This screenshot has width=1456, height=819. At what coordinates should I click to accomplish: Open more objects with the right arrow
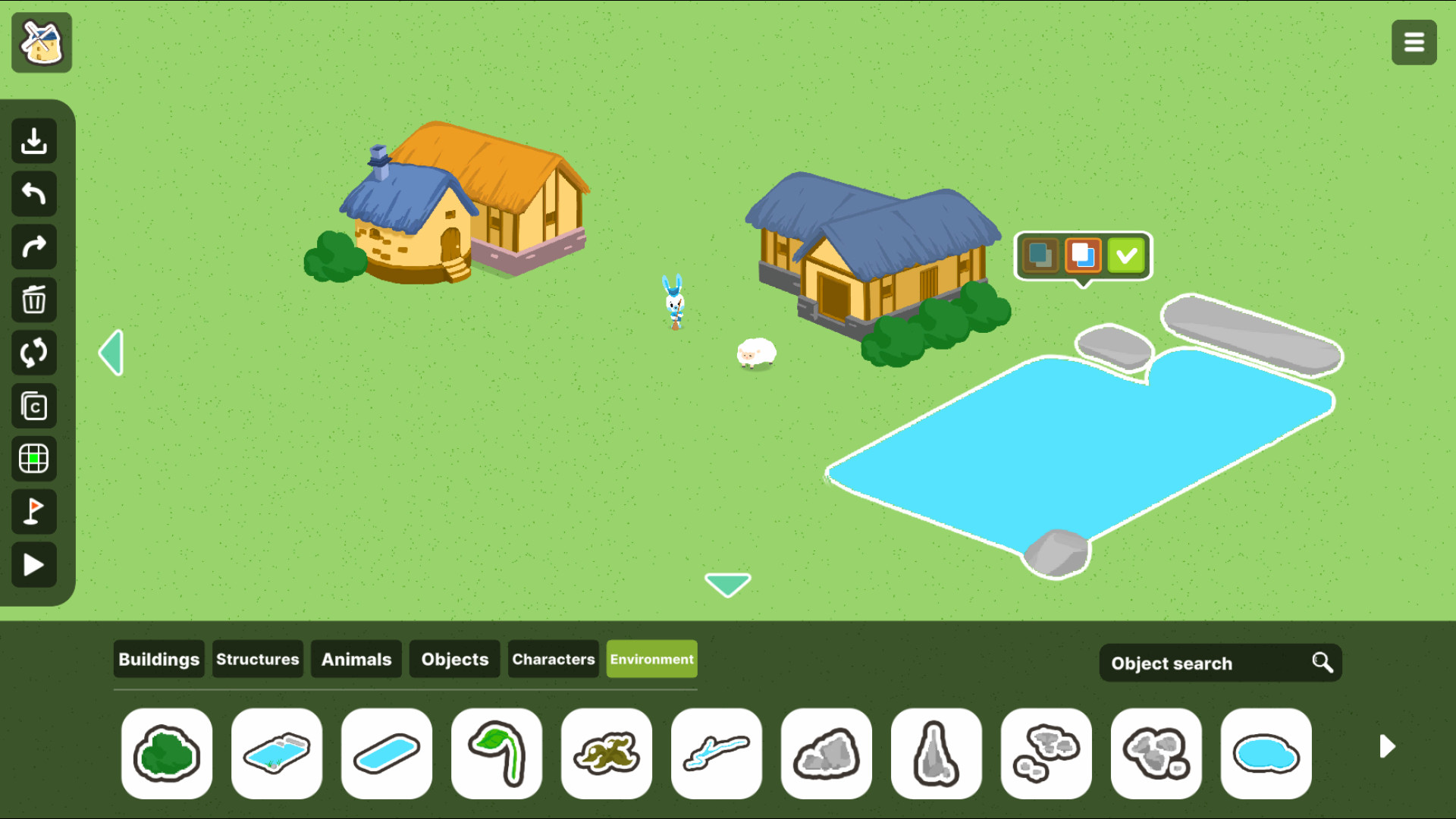[x=1387, y=747]
